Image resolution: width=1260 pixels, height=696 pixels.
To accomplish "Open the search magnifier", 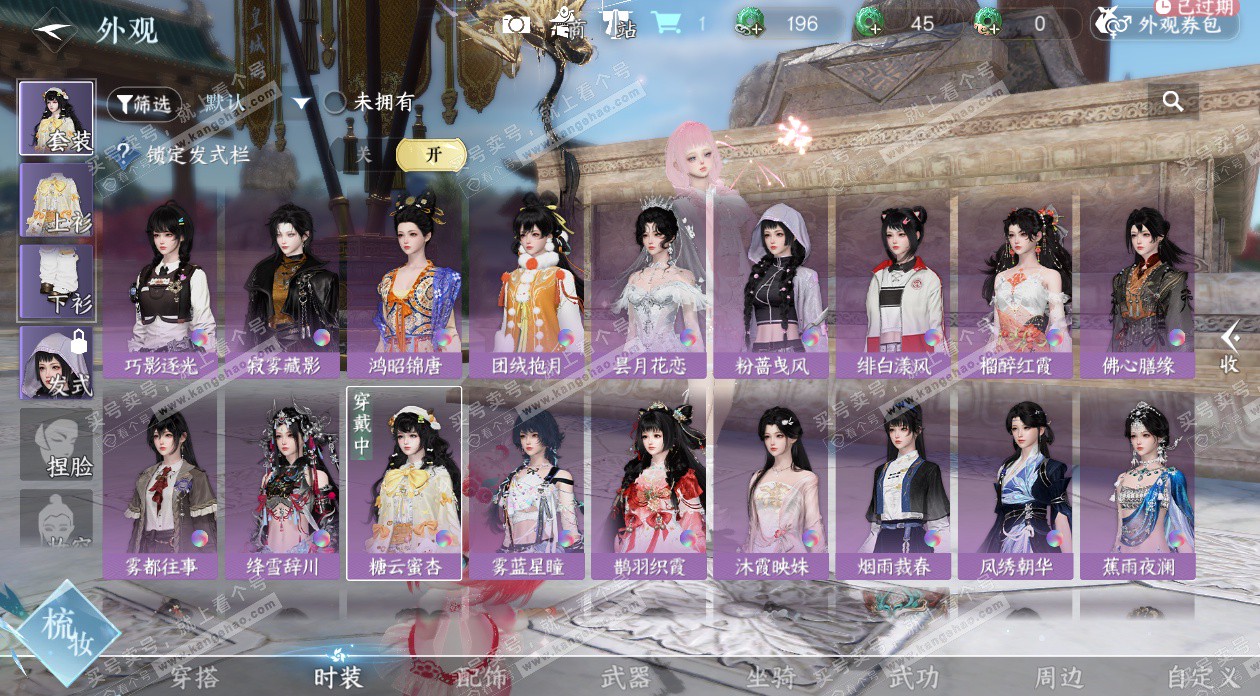I will pyautogui.click(x=1173, y=101).
